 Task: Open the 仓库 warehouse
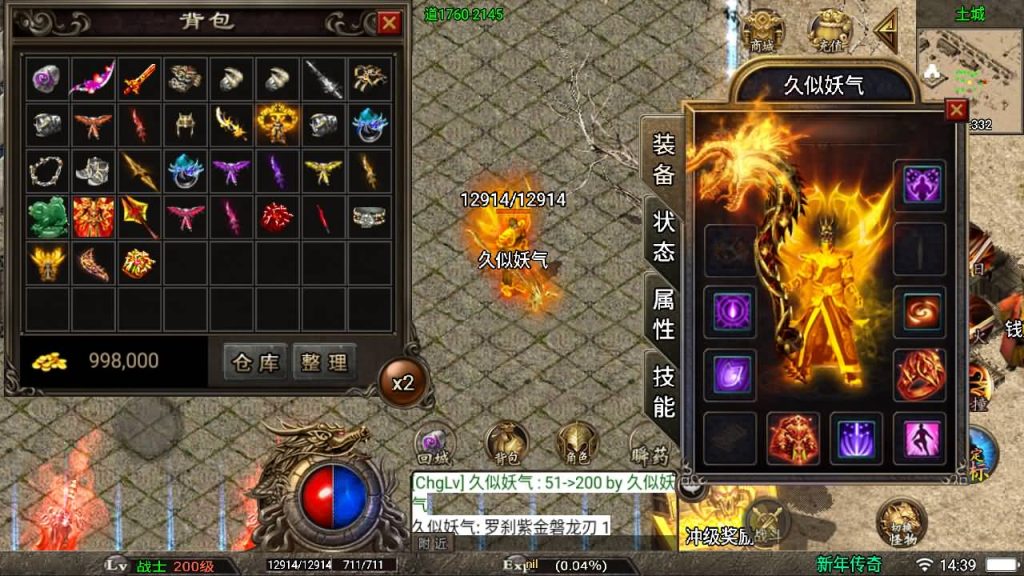pos(254,361)
